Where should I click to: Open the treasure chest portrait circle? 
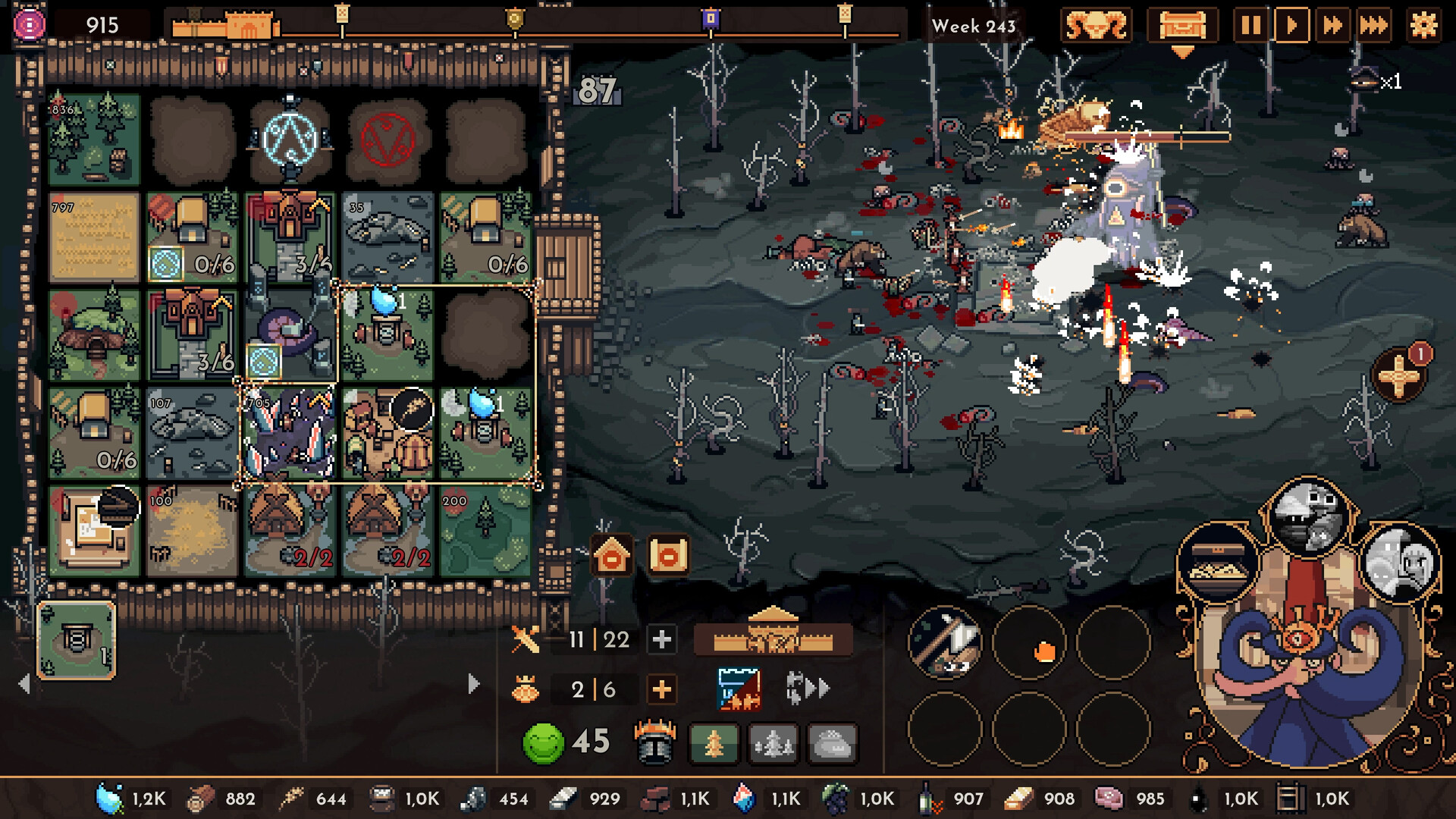(1218, 563)
